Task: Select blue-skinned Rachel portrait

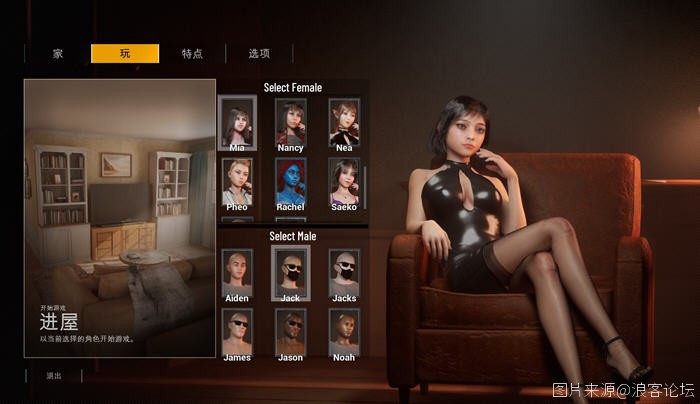Action: click(x=291, y=182)
